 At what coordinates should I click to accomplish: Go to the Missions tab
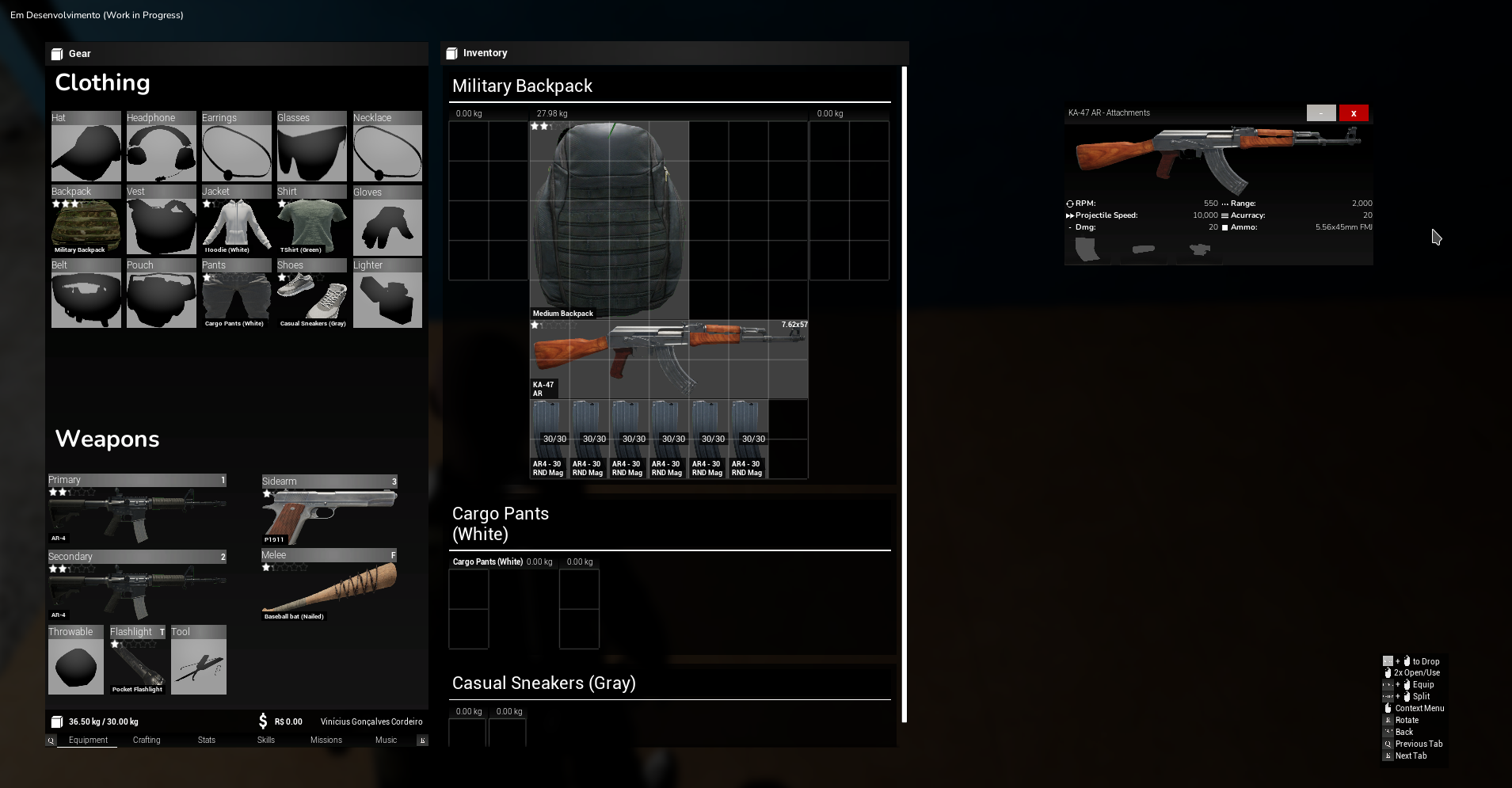[x=326, y=740]
